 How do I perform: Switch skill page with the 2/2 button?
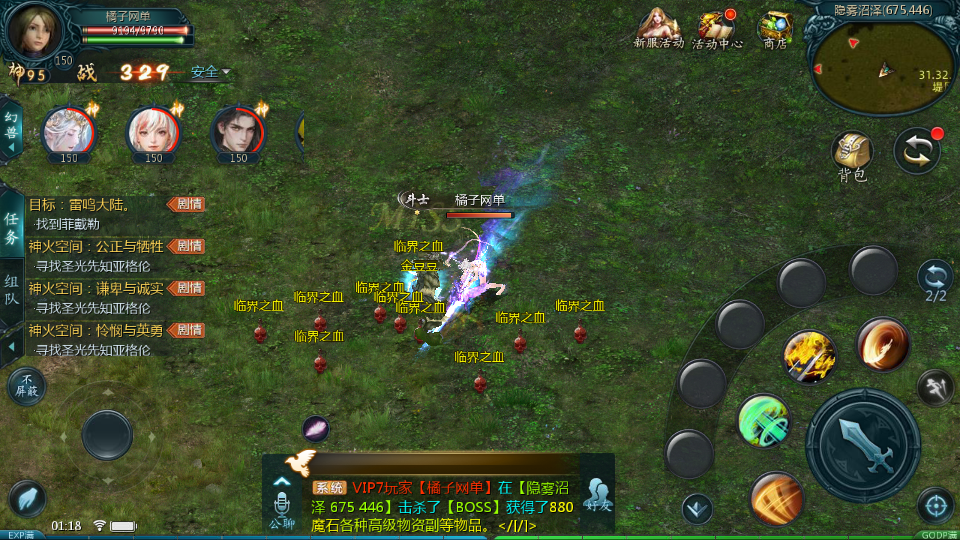(x=935, y=280)
